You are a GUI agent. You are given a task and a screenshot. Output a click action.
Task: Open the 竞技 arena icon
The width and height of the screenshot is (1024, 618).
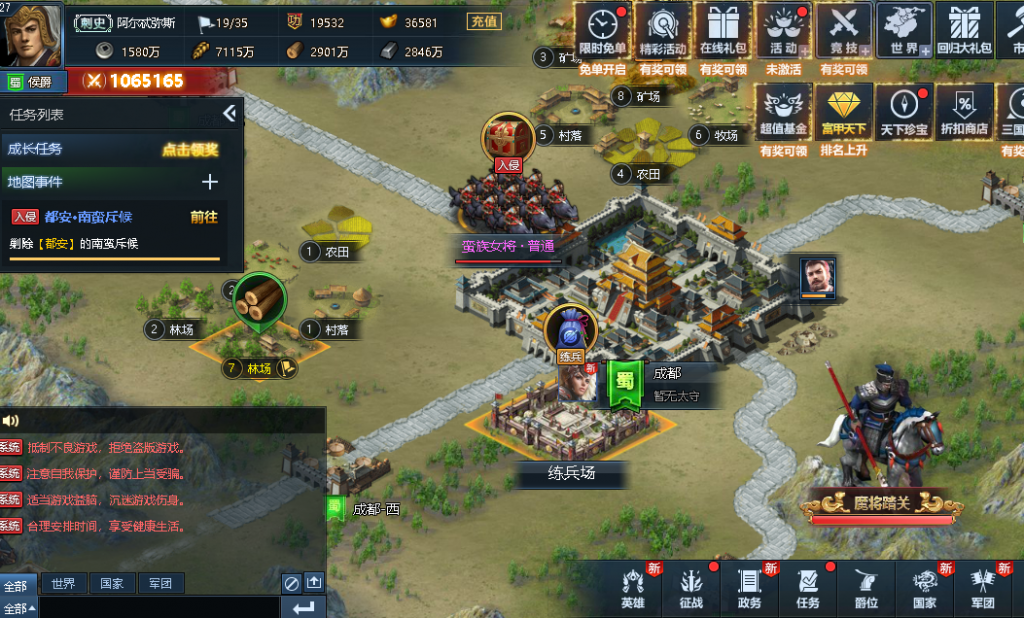pos(843,32)
